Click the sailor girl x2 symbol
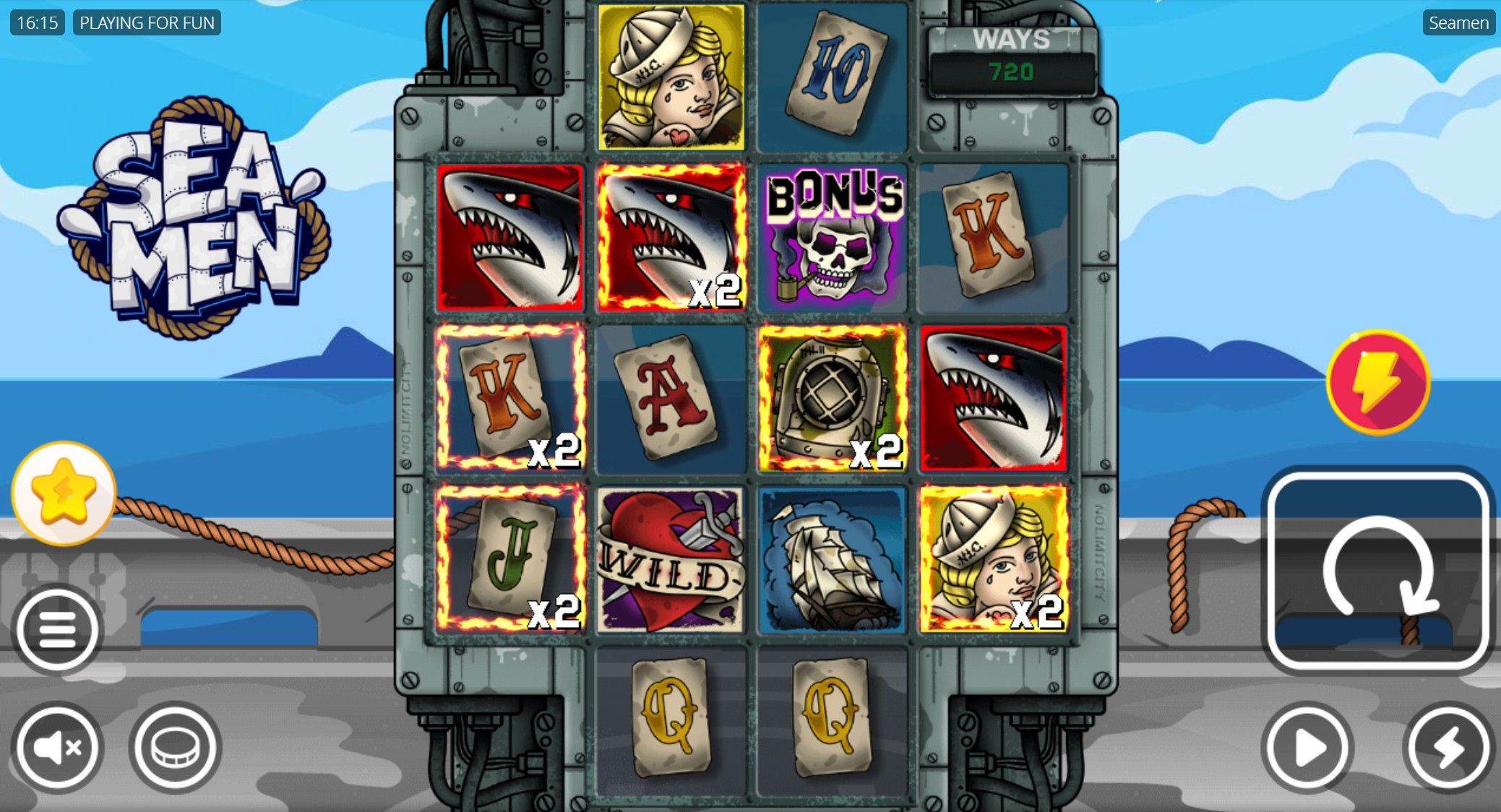Screen dimensions: 1501x812 click(x=993, y=560)
